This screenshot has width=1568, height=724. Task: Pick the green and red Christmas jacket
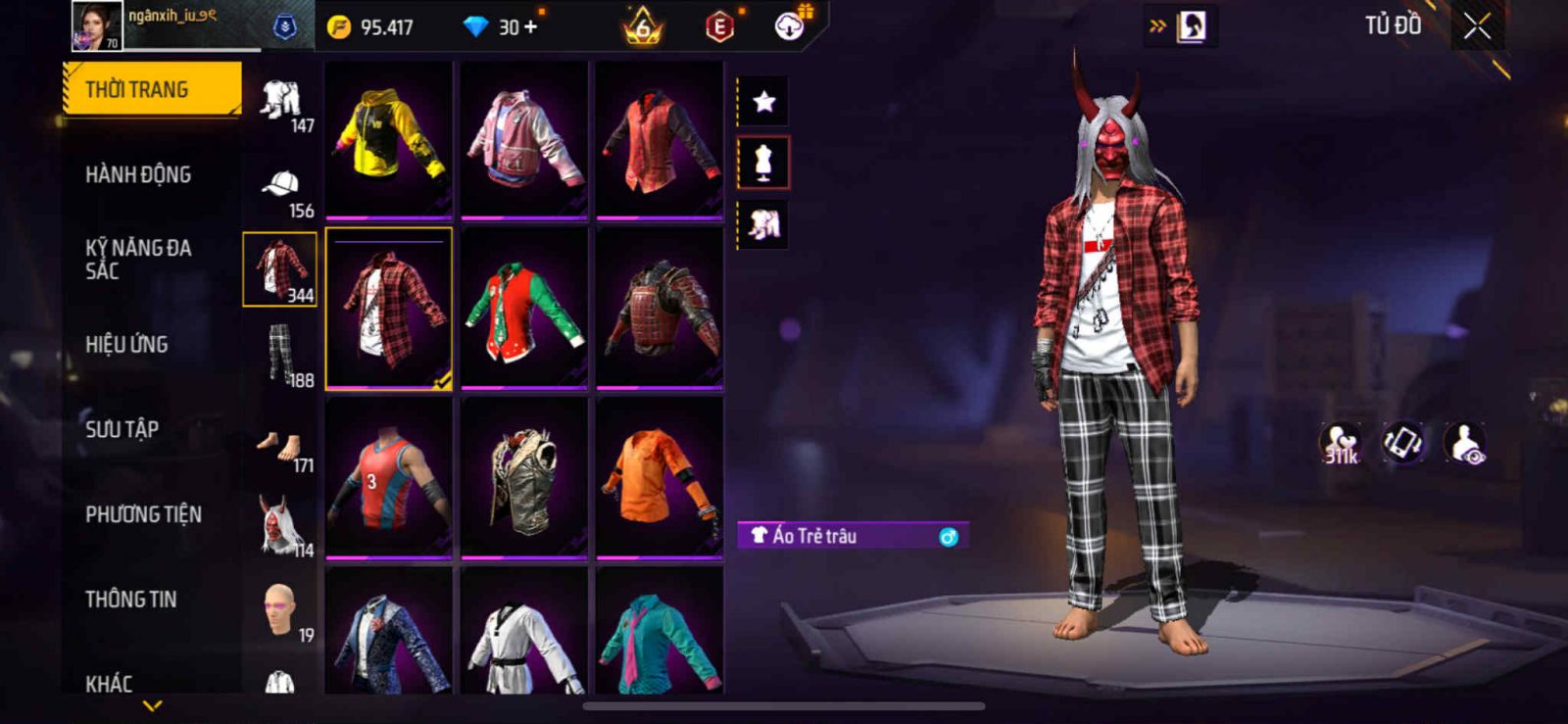pos(523,309)
